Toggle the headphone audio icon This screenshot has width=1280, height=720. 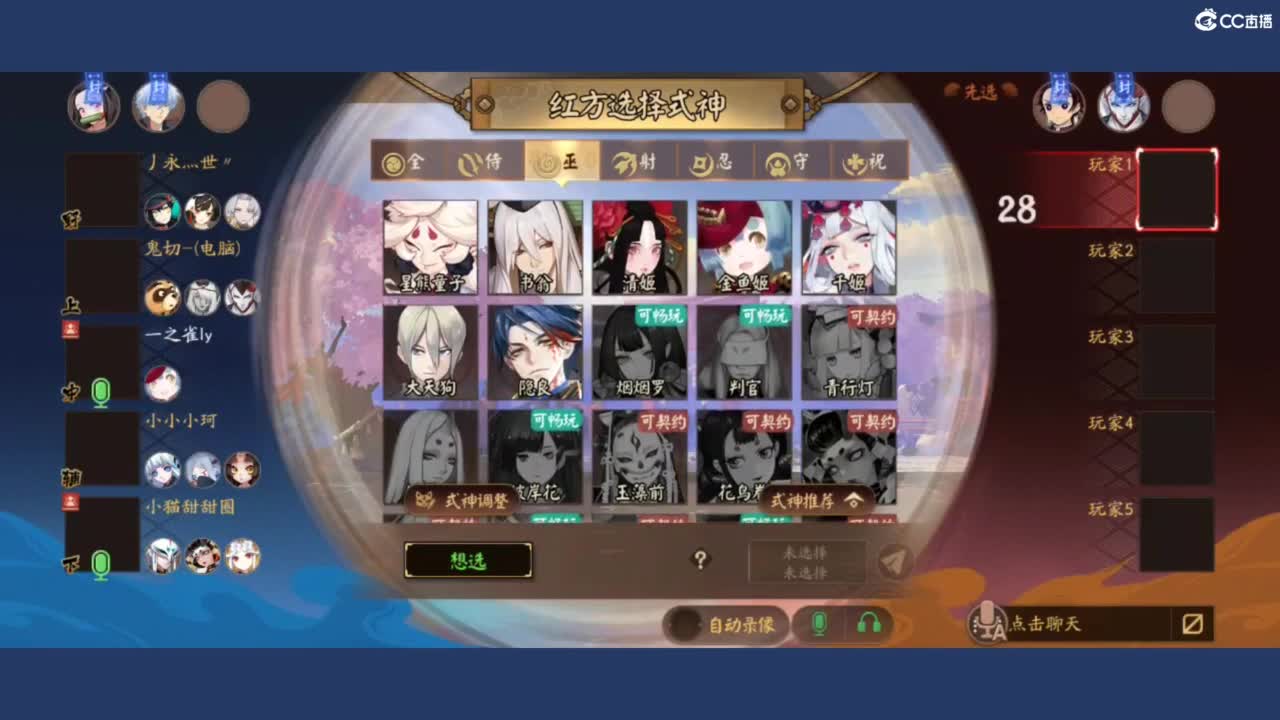click(x=868, y=620)
